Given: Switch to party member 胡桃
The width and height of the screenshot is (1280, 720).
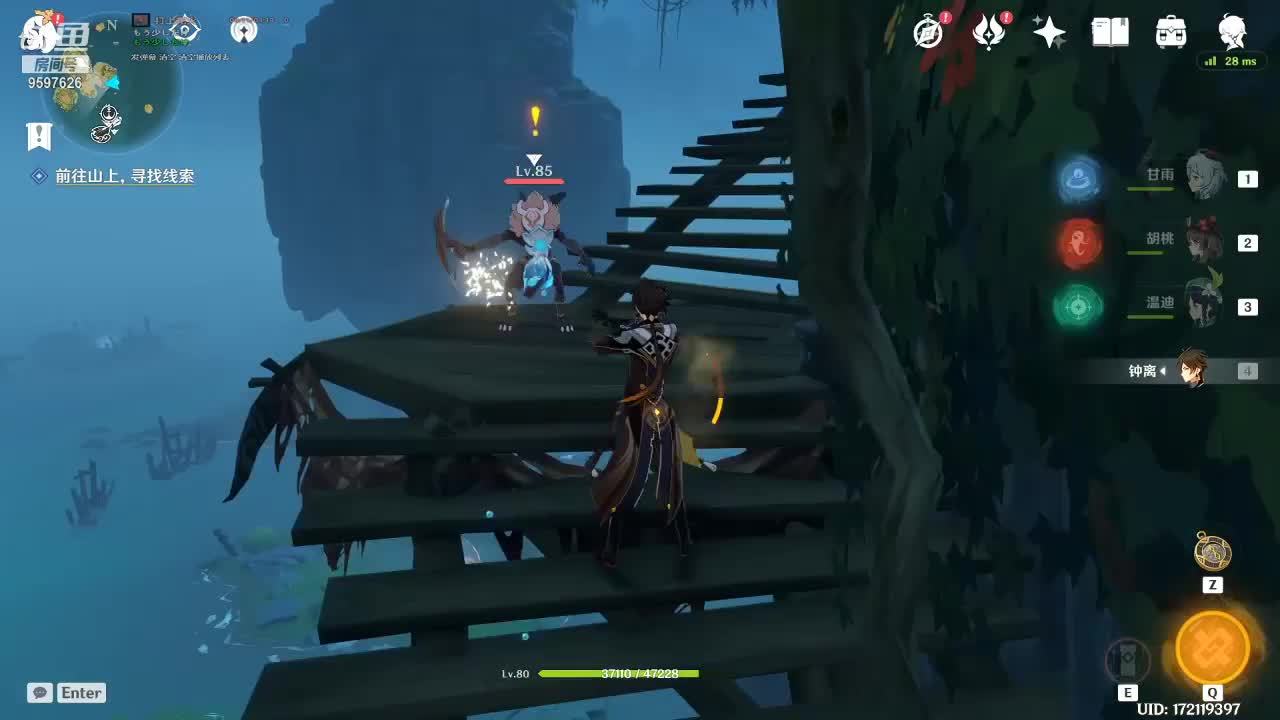Looking at the screenshot, I should [1204, 241].
